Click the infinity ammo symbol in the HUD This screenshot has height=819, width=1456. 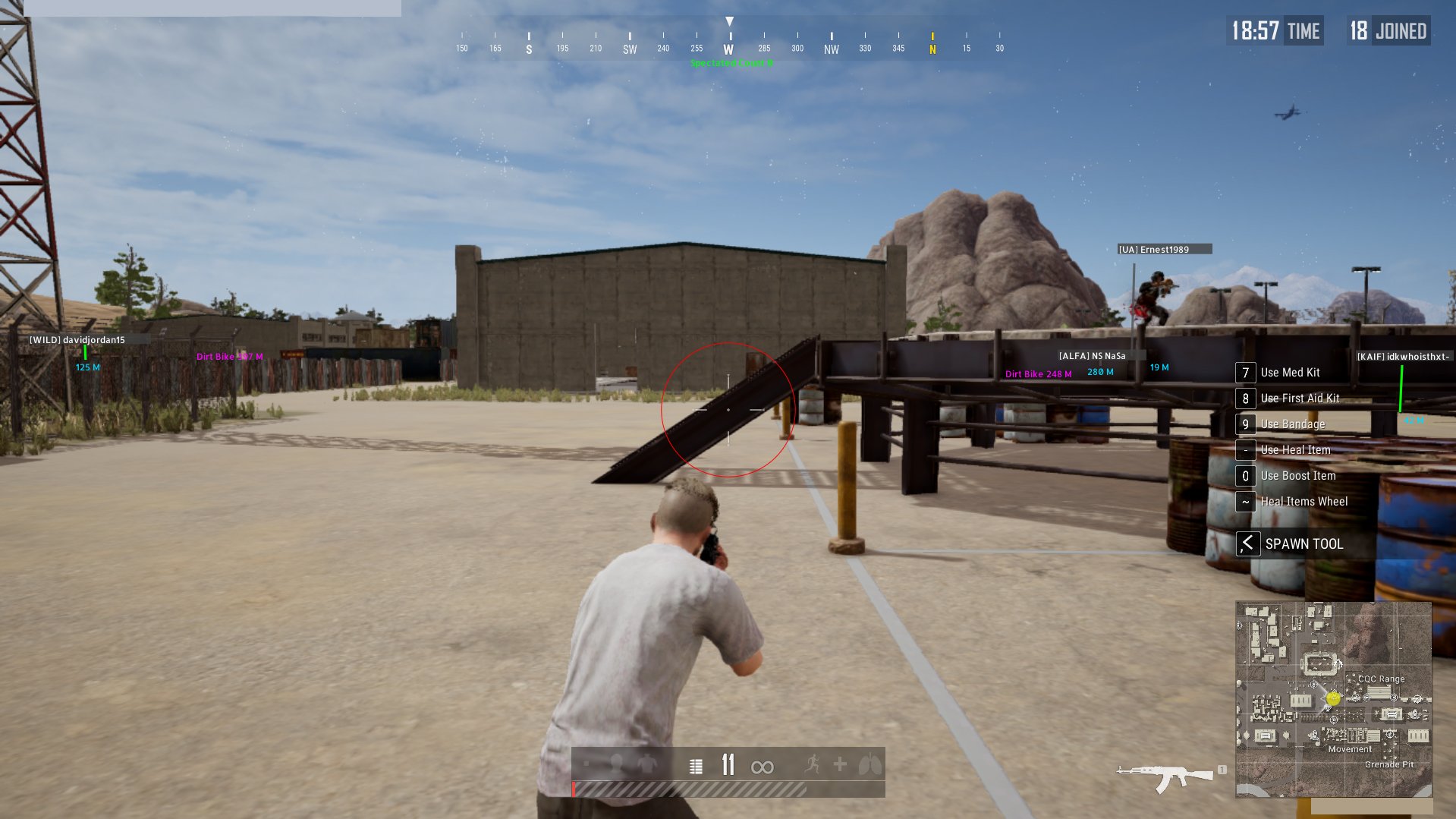[x=763, y=767]
